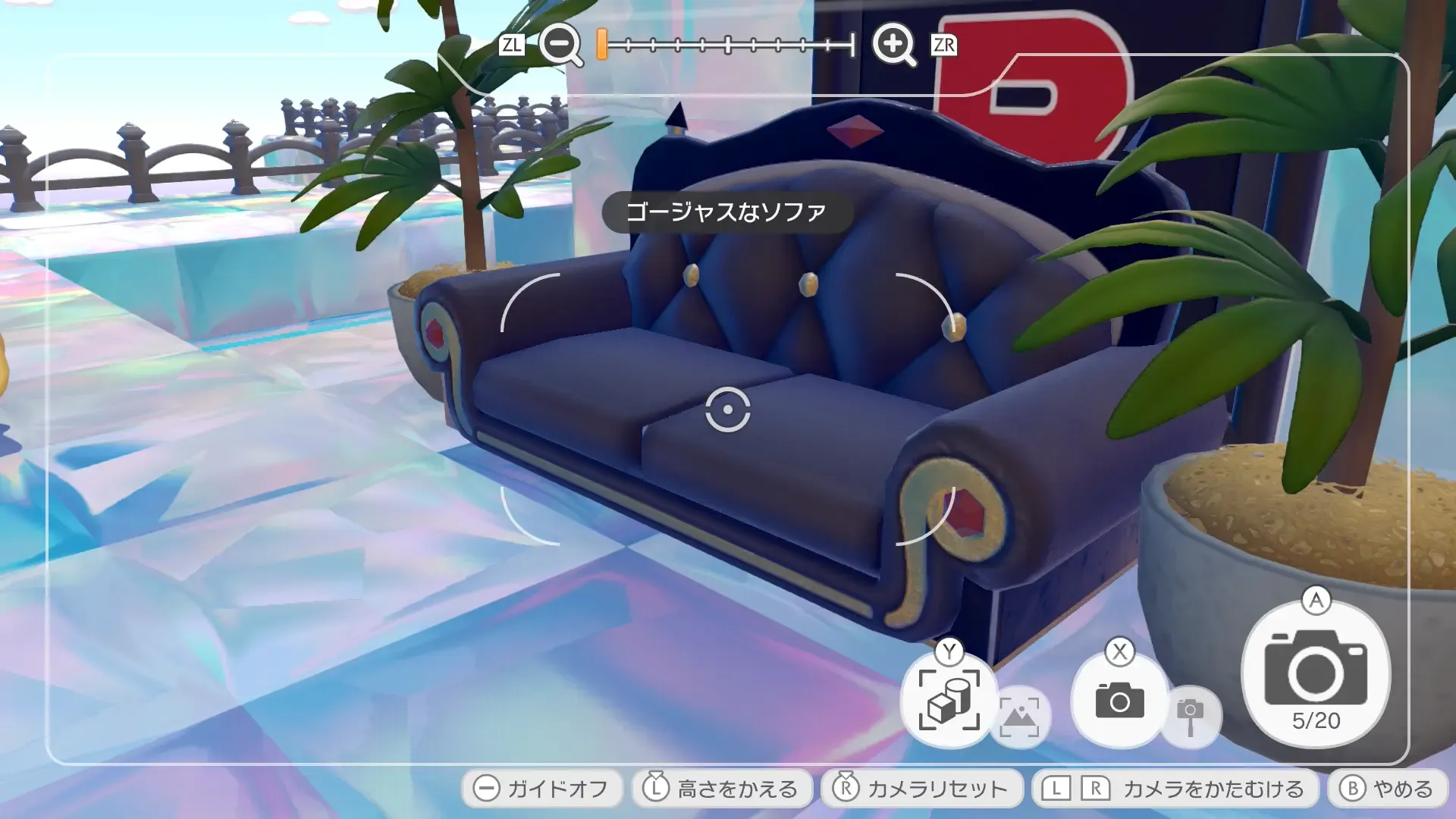Screen dimensions: 1456x819
Task: Toggle ガイドオフ to hide the guides
Action: pos(544,788)
